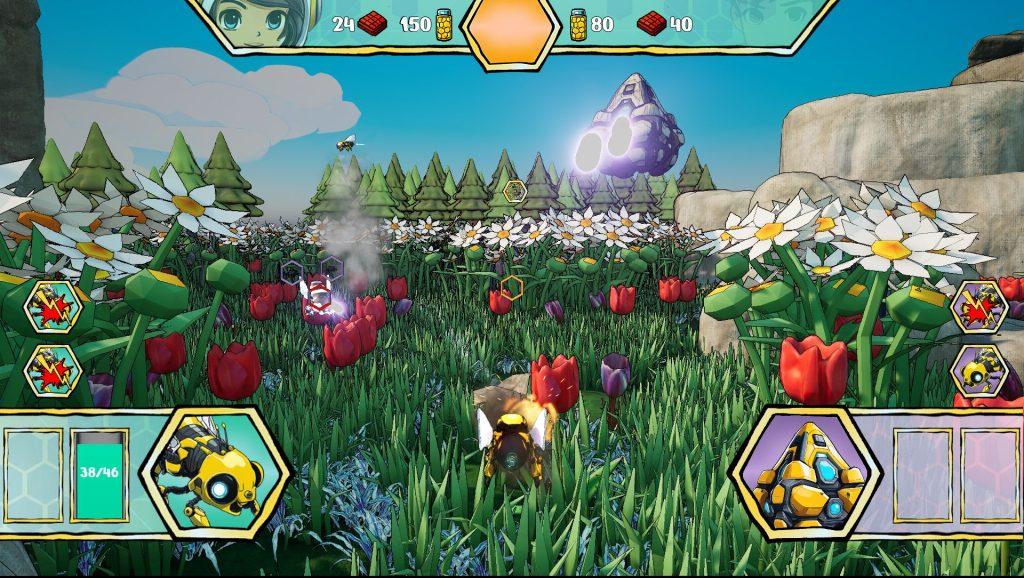Click the large orange honeycomb hexagon
Image resolution: width=1024 pixels, height=578 pixels.
pyautogui.click(x=509, y=29)
